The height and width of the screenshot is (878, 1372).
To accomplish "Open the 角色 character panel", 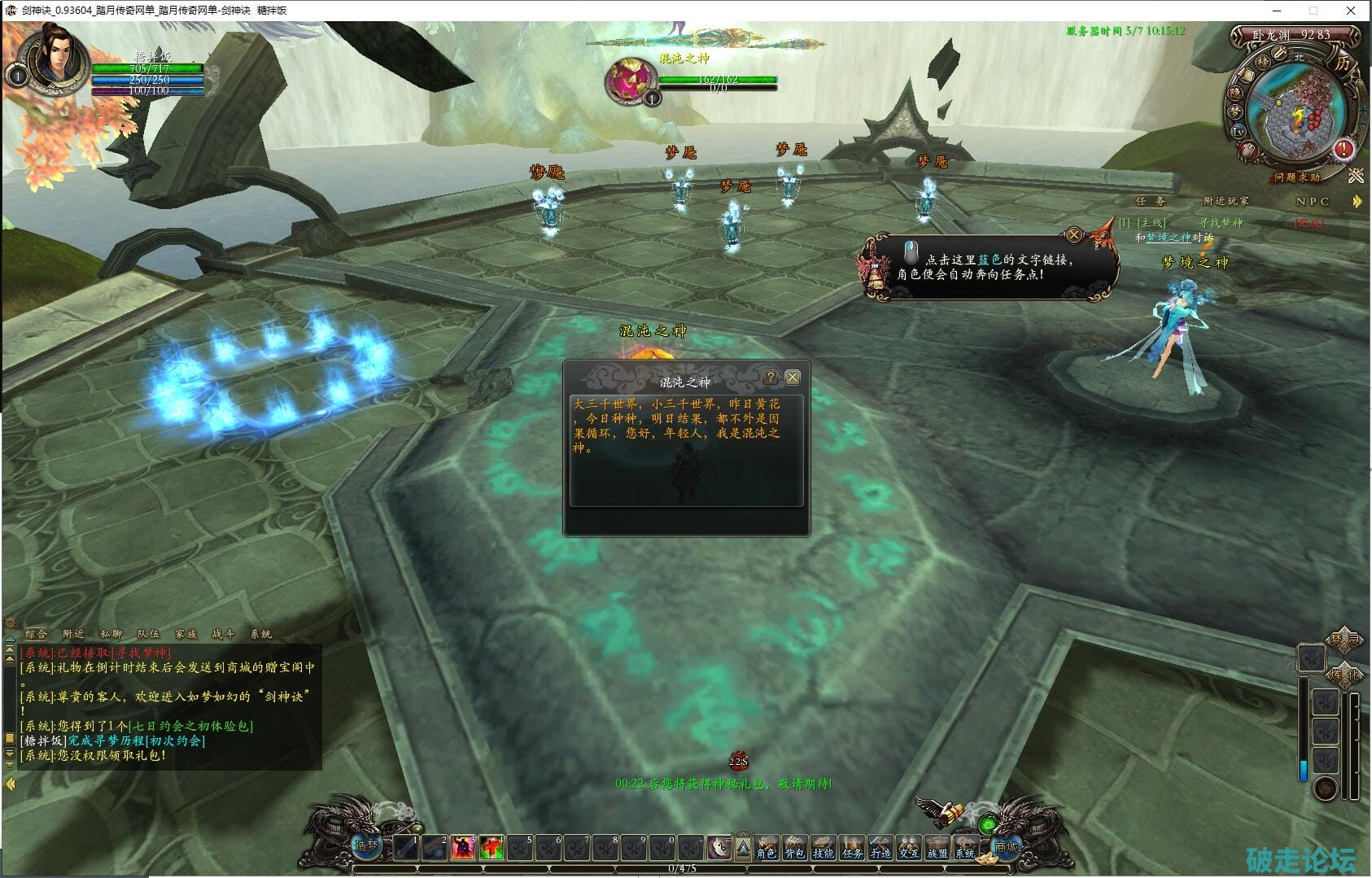I will click(766, 848).
